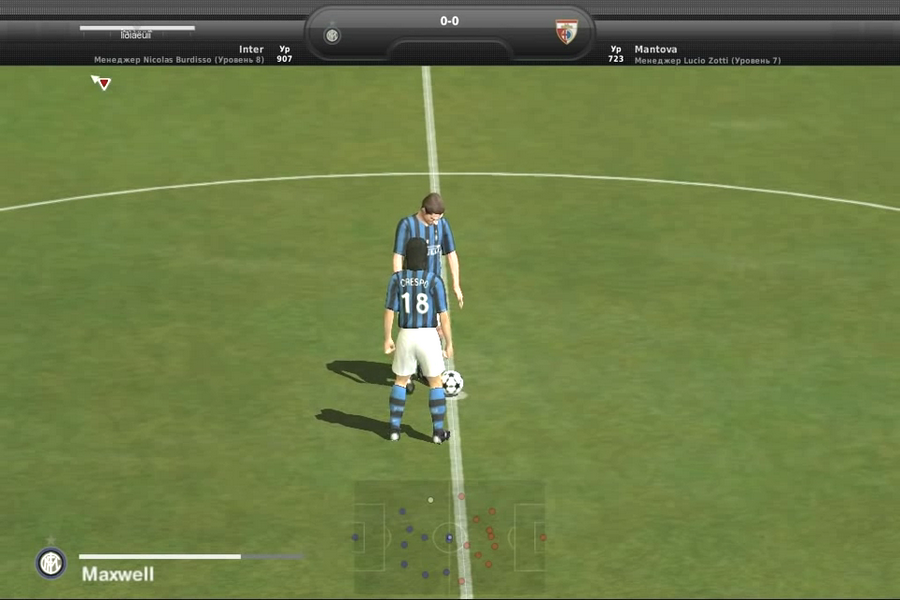Click the Inter team name label
Image resolution: width=900 pixels, height=600 pixels.
click(251, 49)
